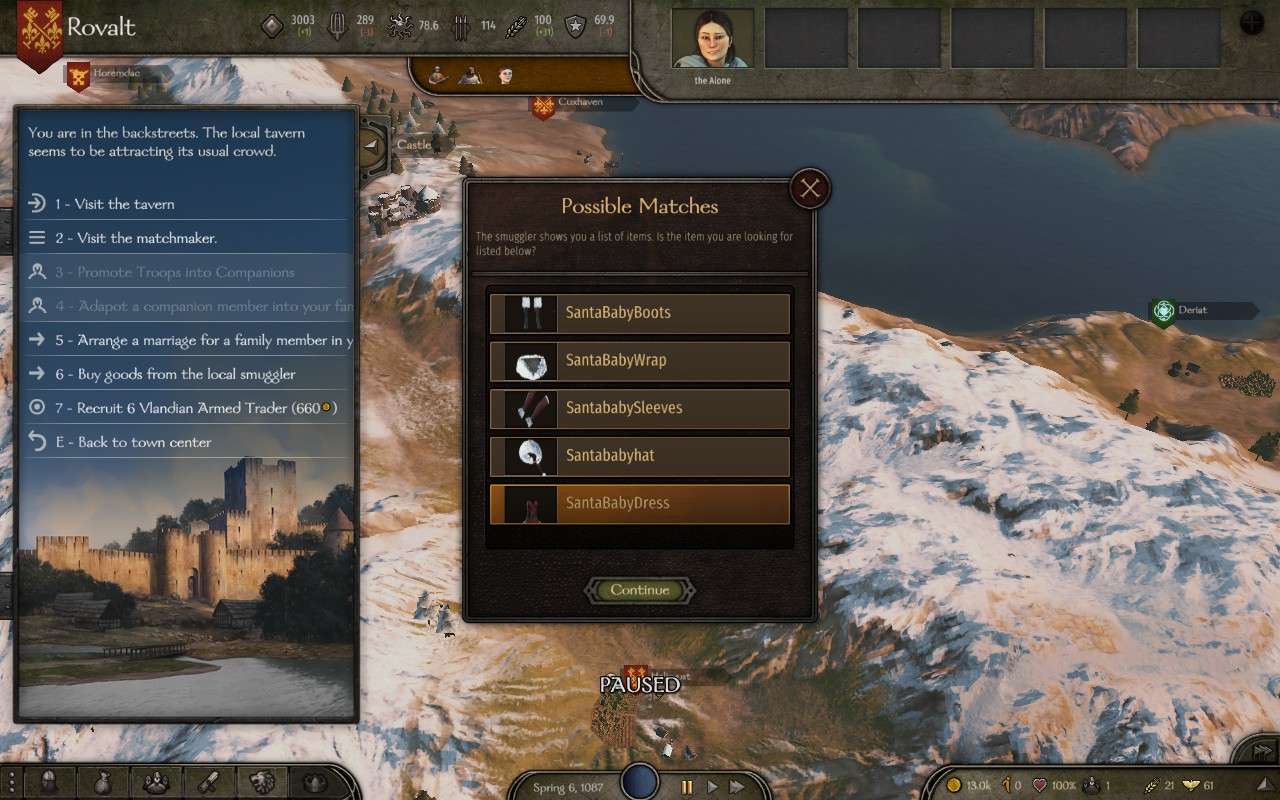This screenshot has width=1280, height=800.
Task: Select the Santababyhat item
Action: click(640, 456)
